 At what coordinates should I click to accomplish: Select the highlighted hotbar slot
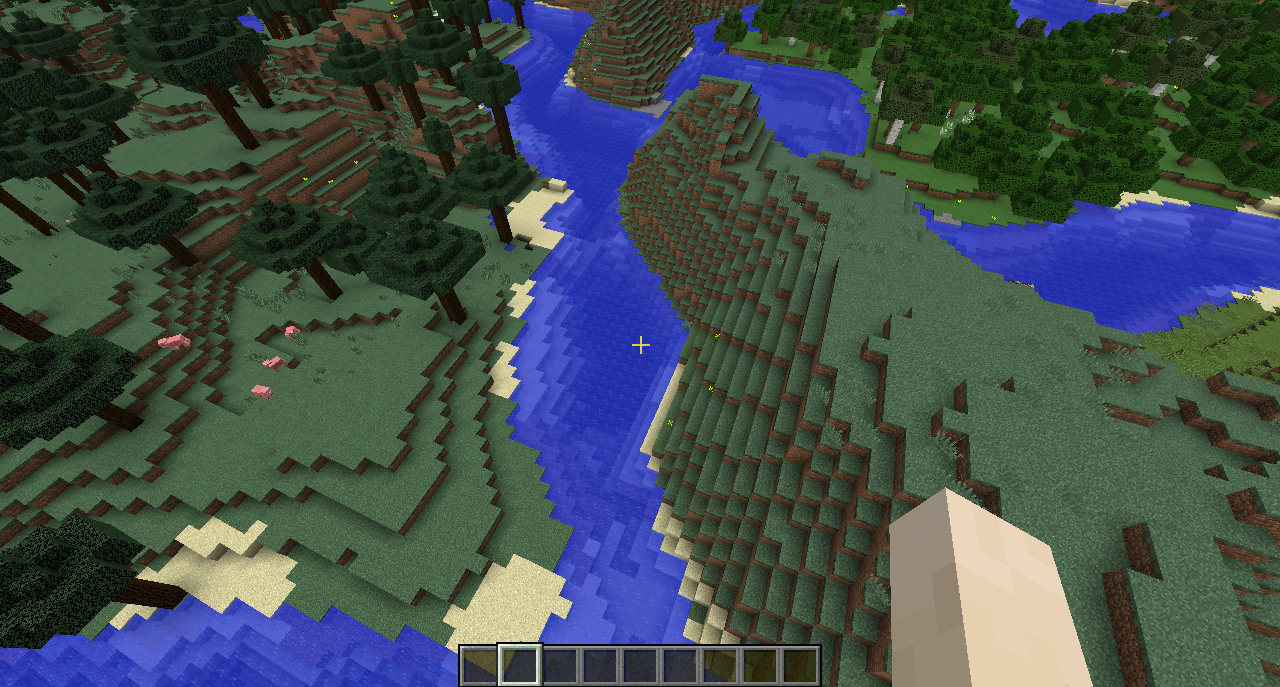tap(520, 665)
